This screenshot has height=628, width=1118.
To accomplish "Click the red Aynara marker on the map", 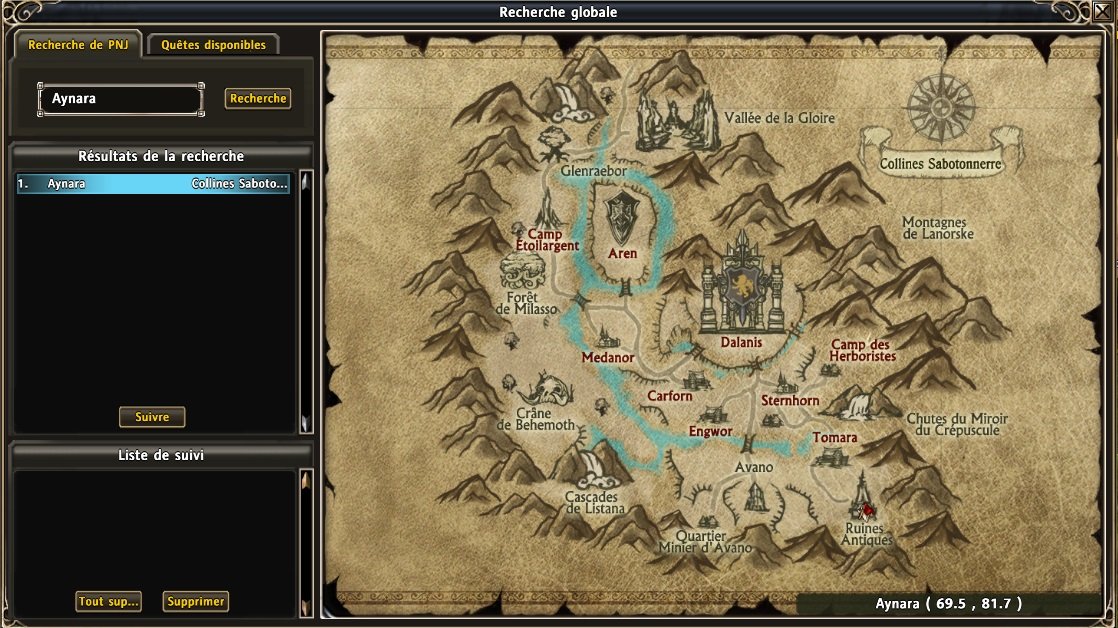I will coord(867,508).
